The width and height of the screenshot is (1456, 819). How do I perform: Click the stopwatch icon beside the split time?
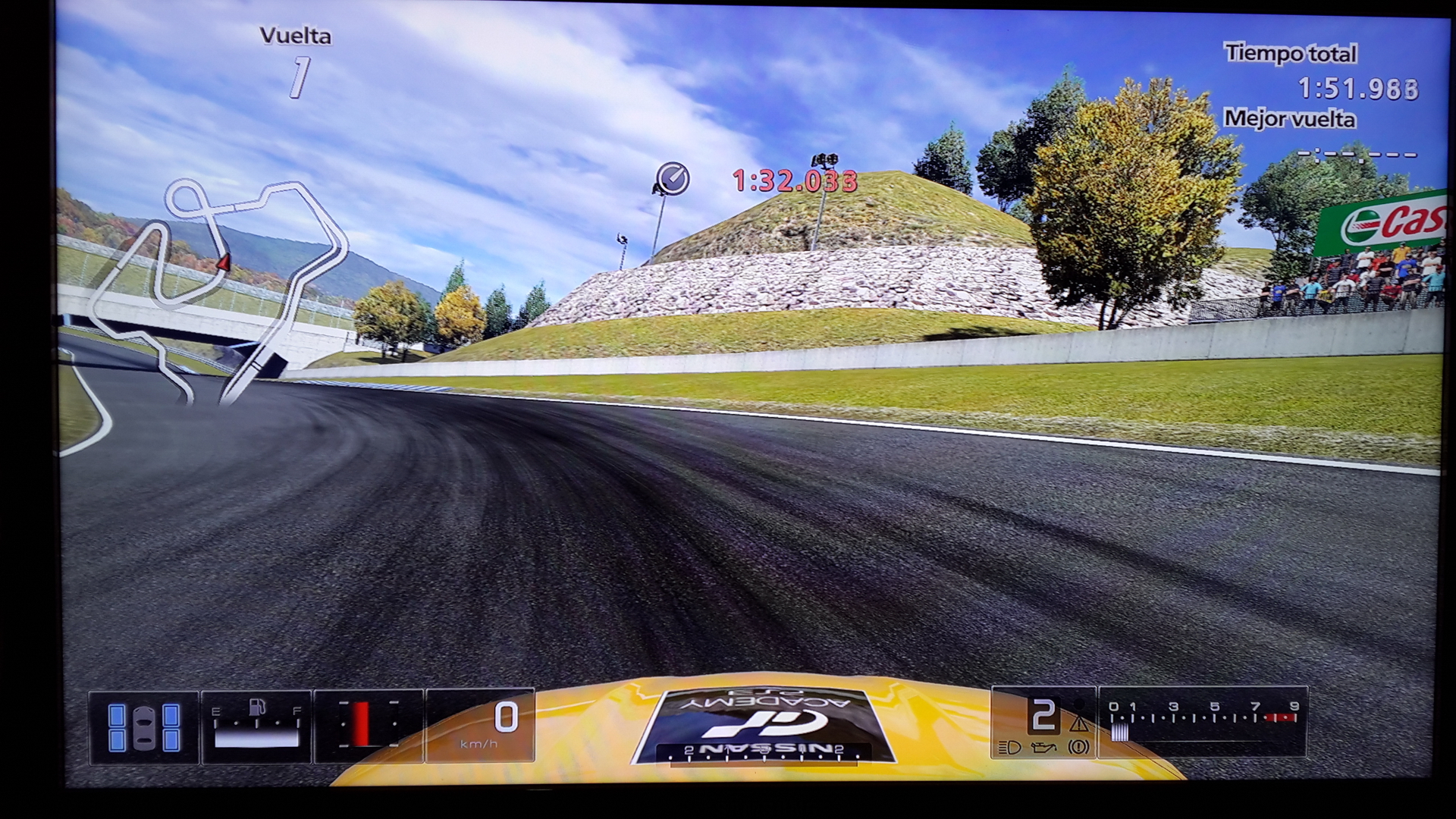coord(672,179)
